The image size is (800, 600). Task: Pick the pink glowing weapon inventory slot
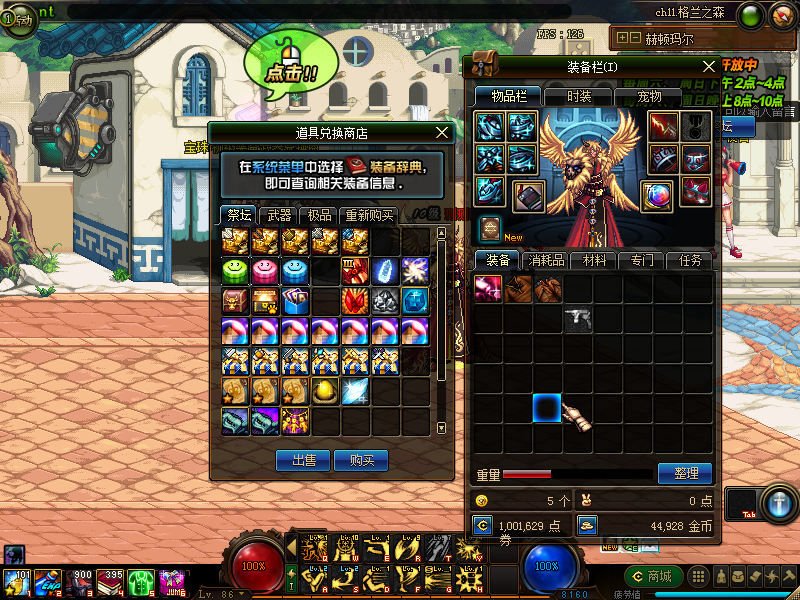(x=488, y=289)
